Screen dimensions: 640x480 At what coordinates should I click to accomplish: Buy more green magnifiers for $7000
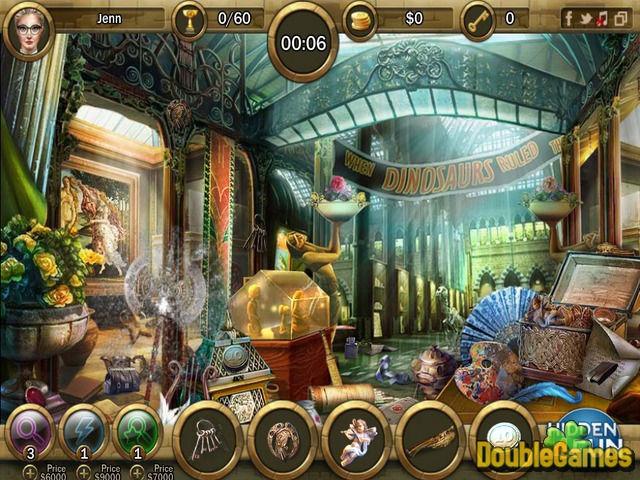138,470
